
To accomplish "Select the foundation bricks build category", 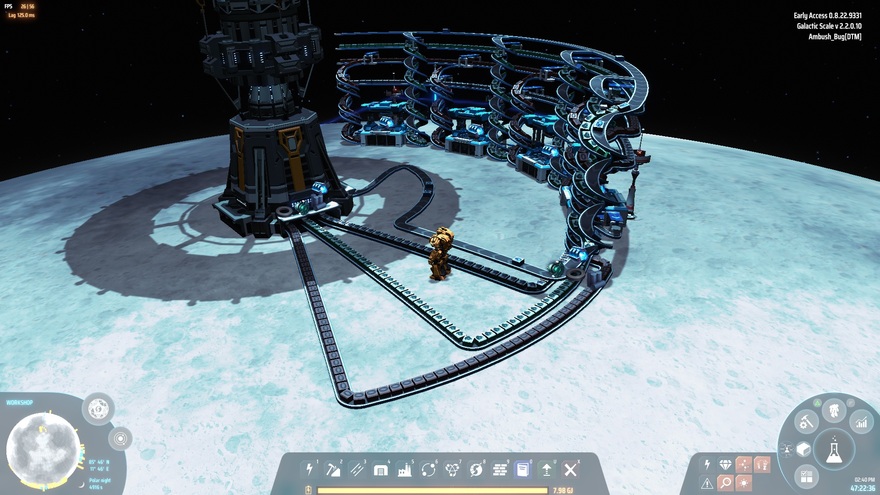I will click(500, 469).
